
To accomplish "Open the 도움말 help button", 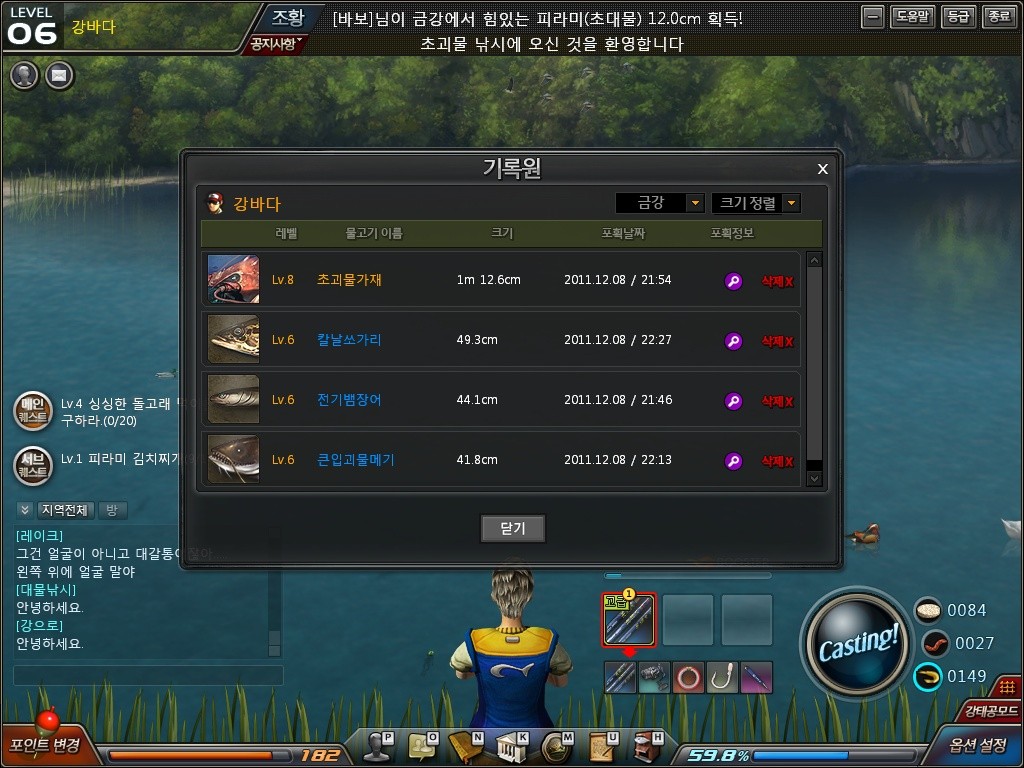I will click(912, 17).
